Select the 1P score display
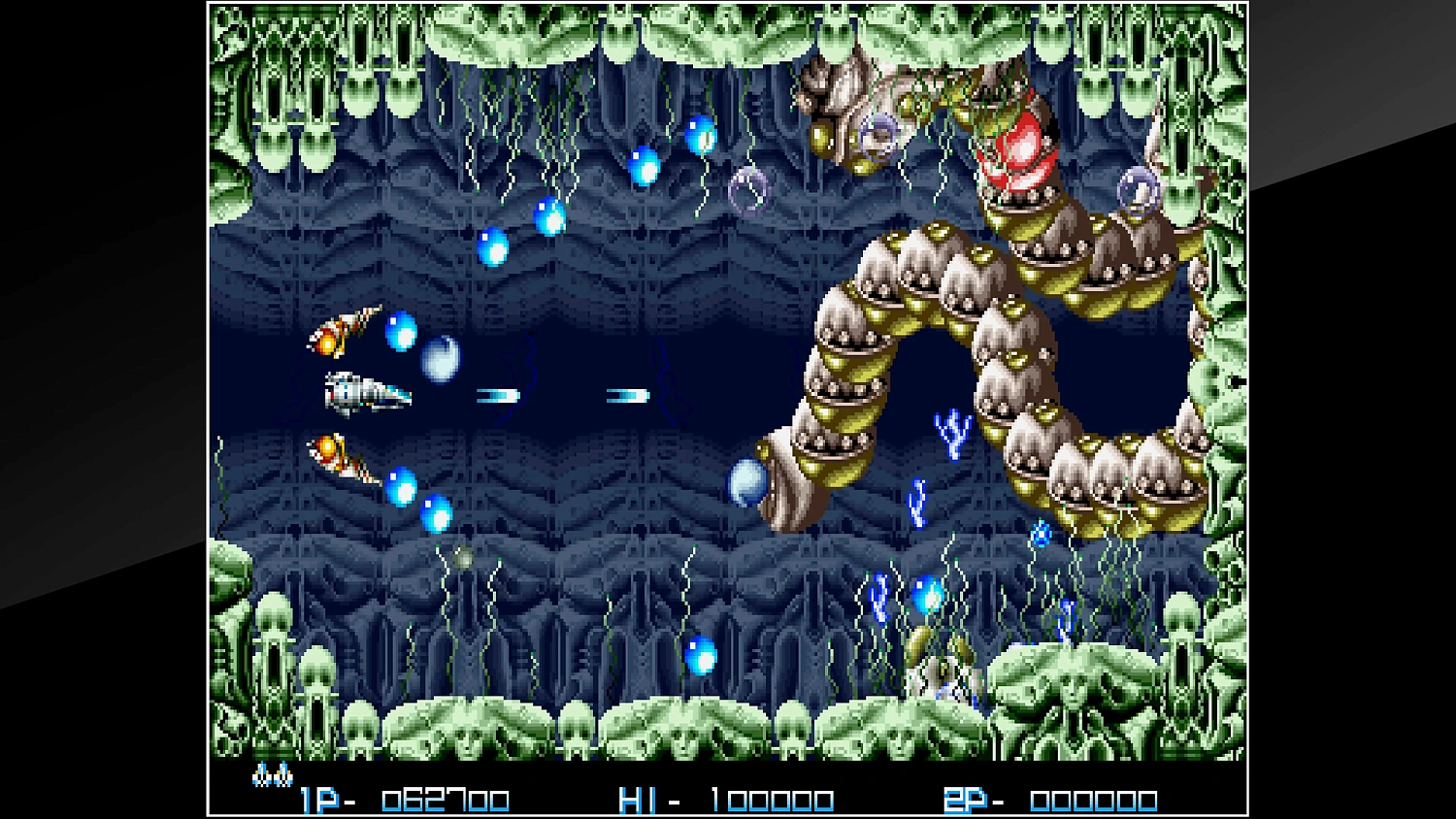 pos(320,798)
